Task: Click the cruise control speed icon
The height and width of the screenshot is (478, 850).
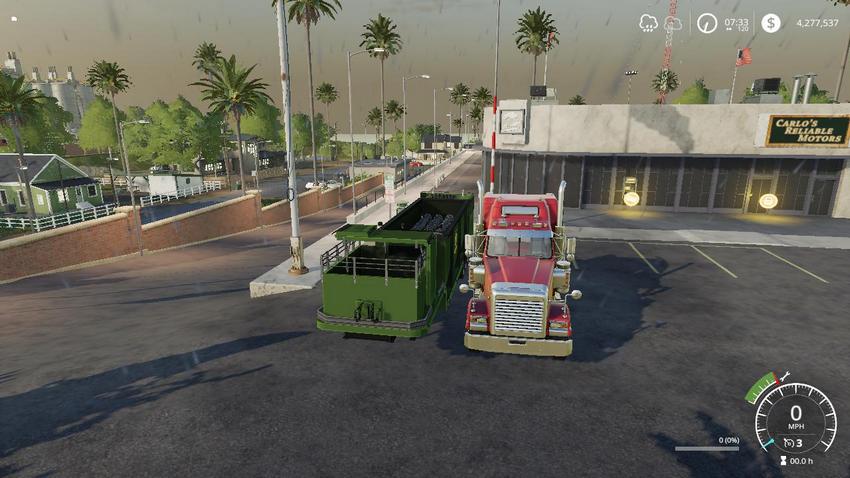Action: coord(790,442)
